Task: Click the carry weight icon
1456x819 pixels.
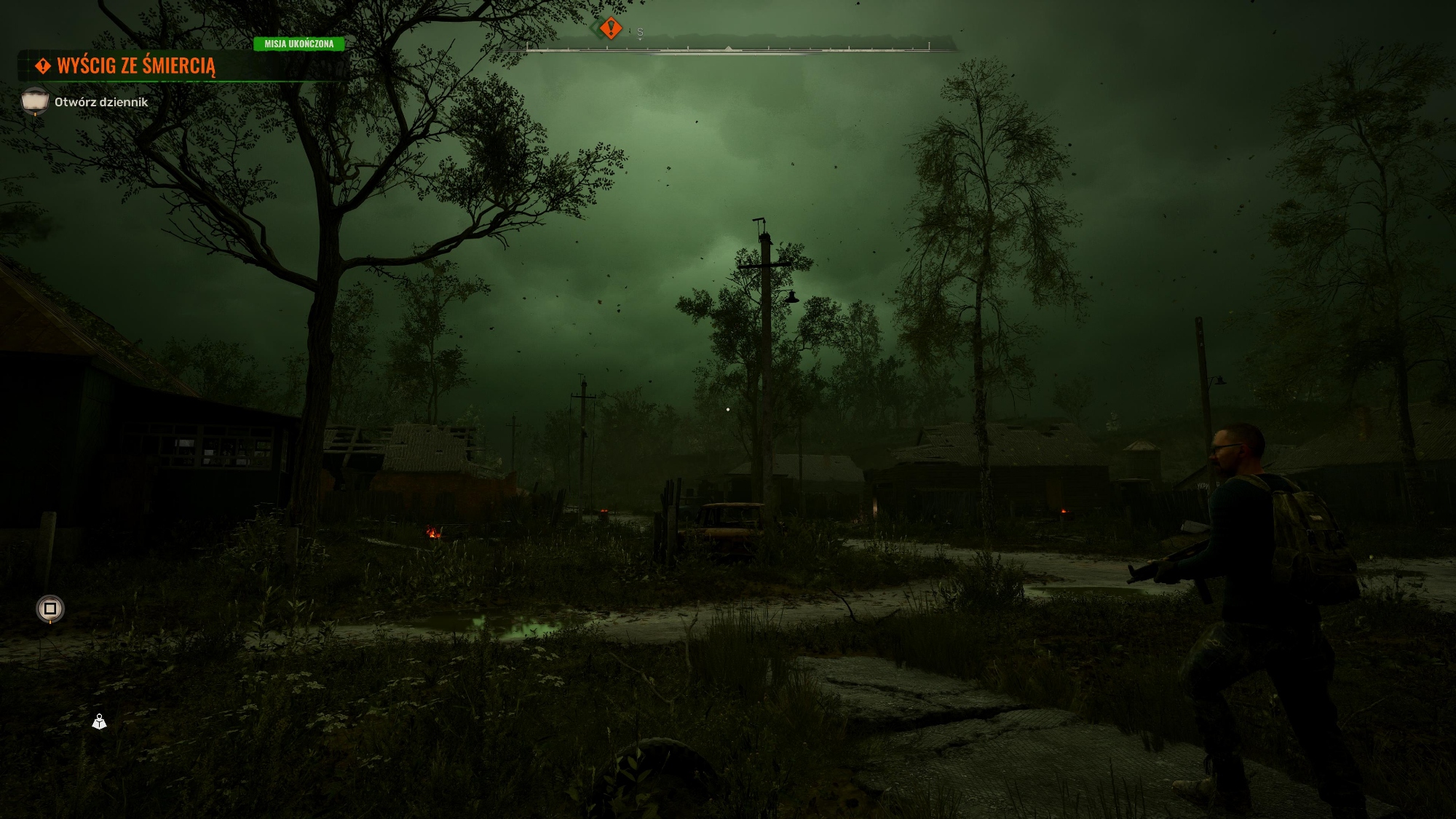Action: pyautogui.click(x=99, y=721)
